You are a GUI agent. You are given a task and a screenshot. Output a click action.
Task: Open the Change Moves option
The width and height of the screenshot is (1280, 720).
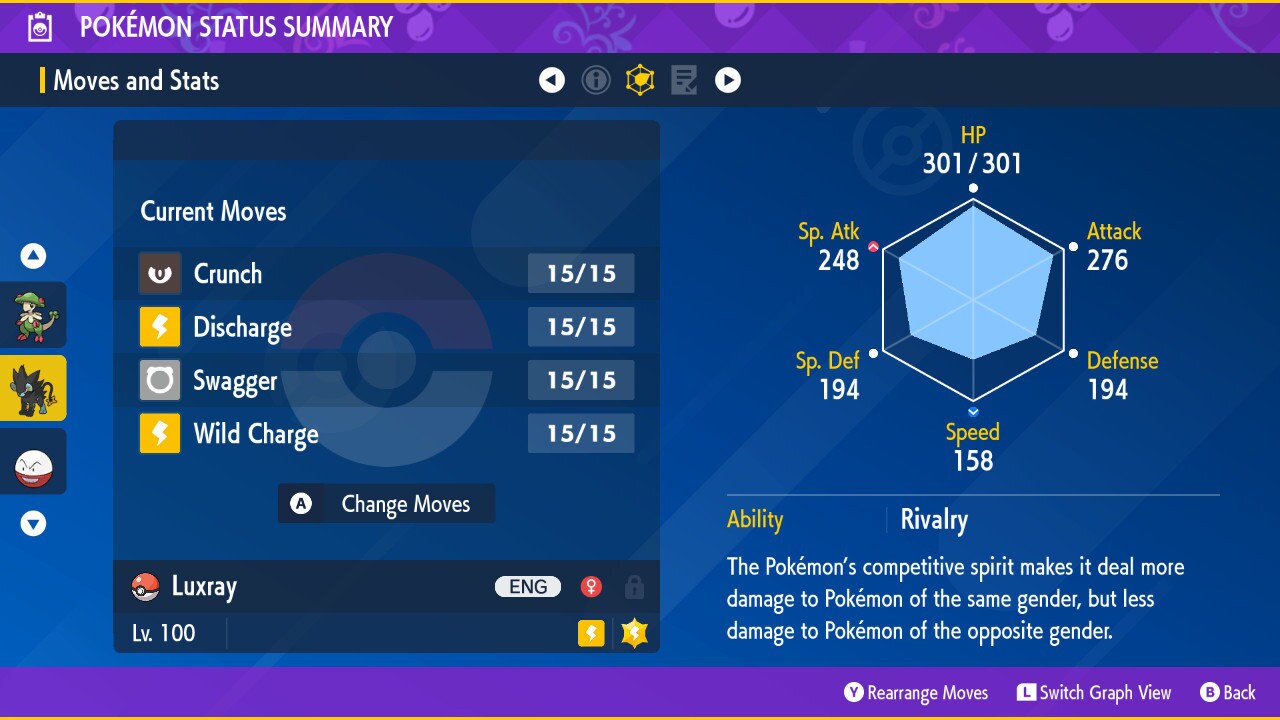click(x=386, y=504)
